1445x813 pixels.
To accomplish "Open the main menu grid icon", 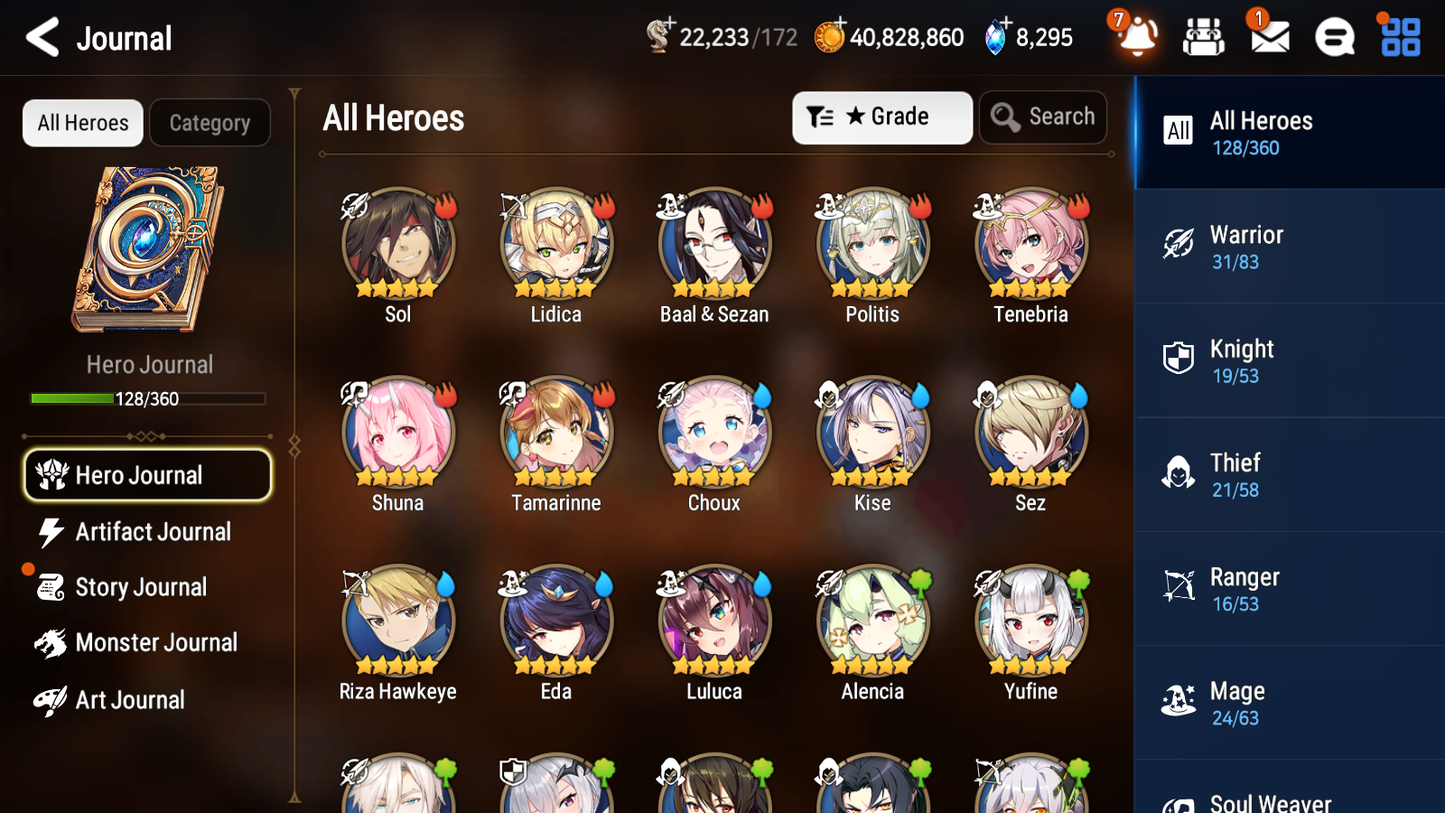I will click(x=1399, y=37).
